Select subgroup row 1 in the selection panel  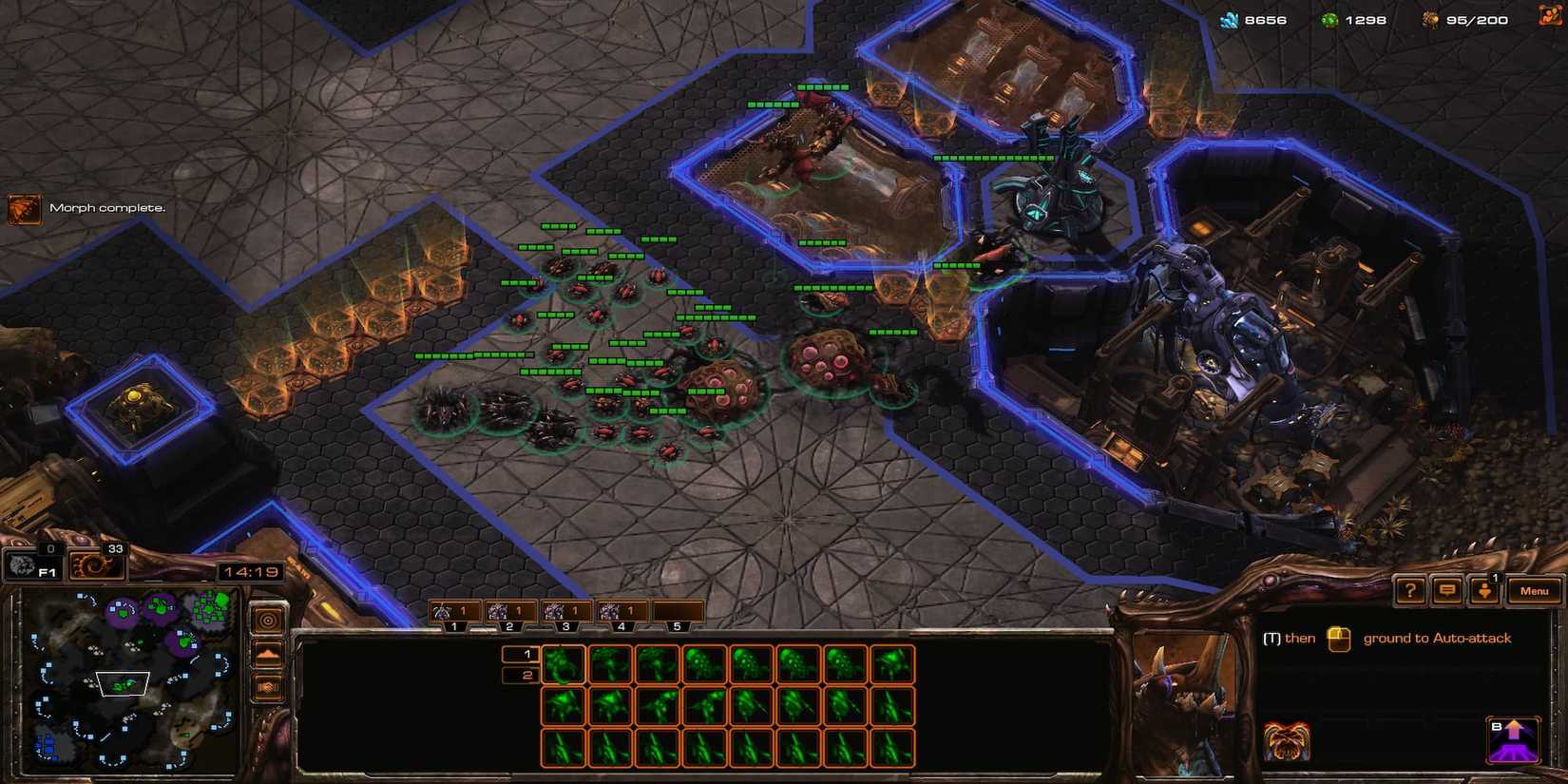point(523,653)
